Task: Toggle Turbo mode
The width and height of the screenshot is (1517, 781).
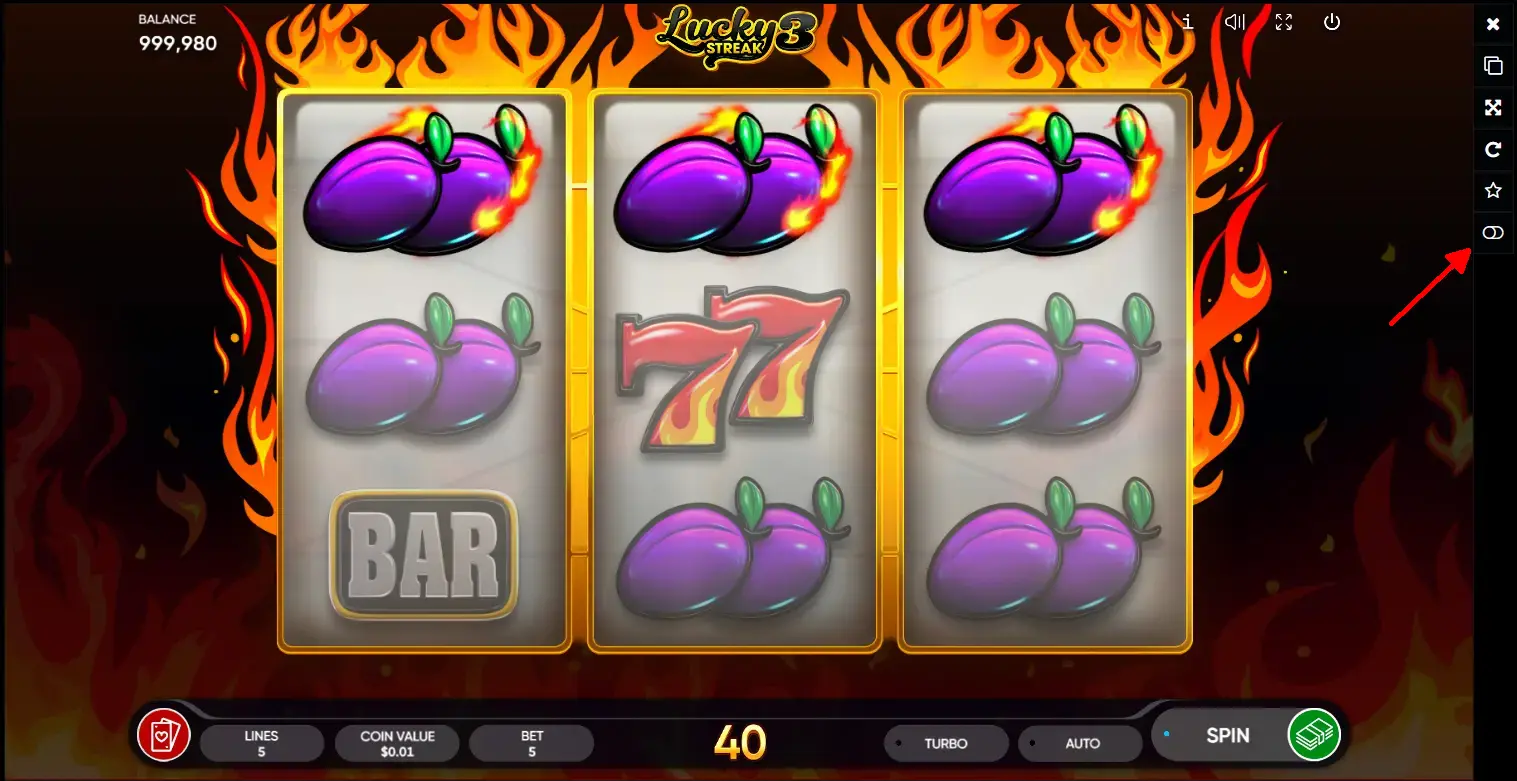Action: coord(945,743)
